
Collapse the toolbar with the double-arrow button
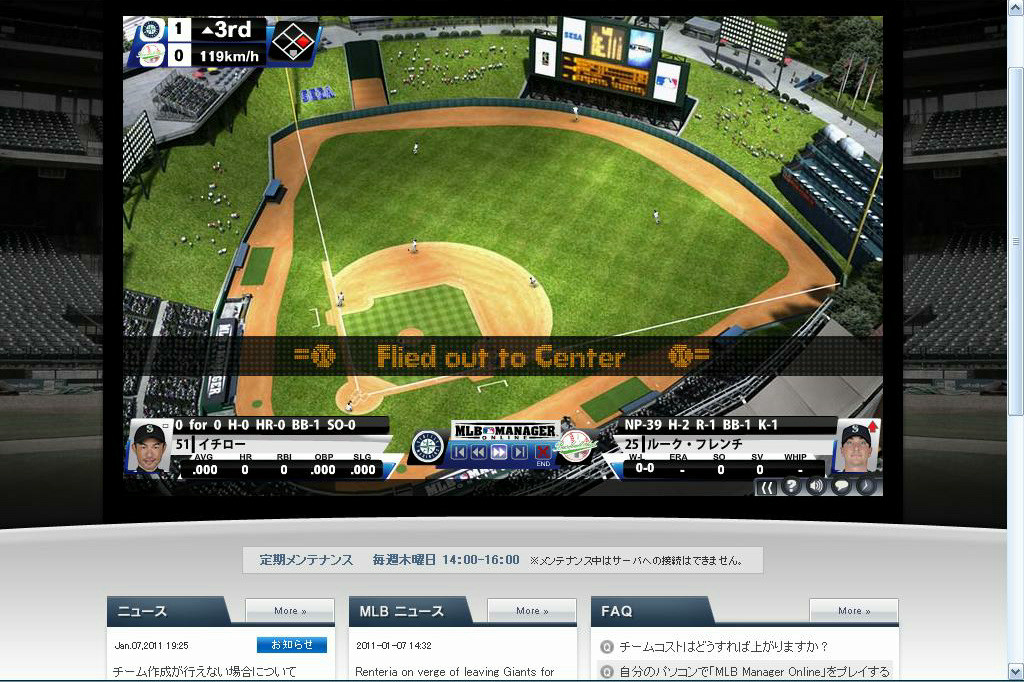point(767,487)
